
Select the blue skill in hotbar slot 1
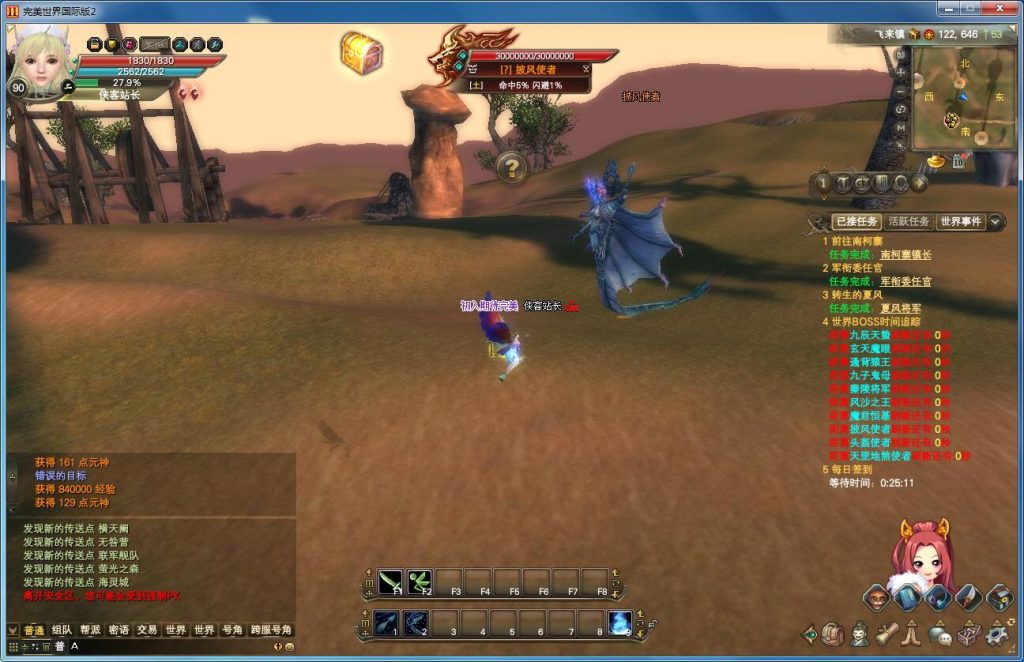387,622
